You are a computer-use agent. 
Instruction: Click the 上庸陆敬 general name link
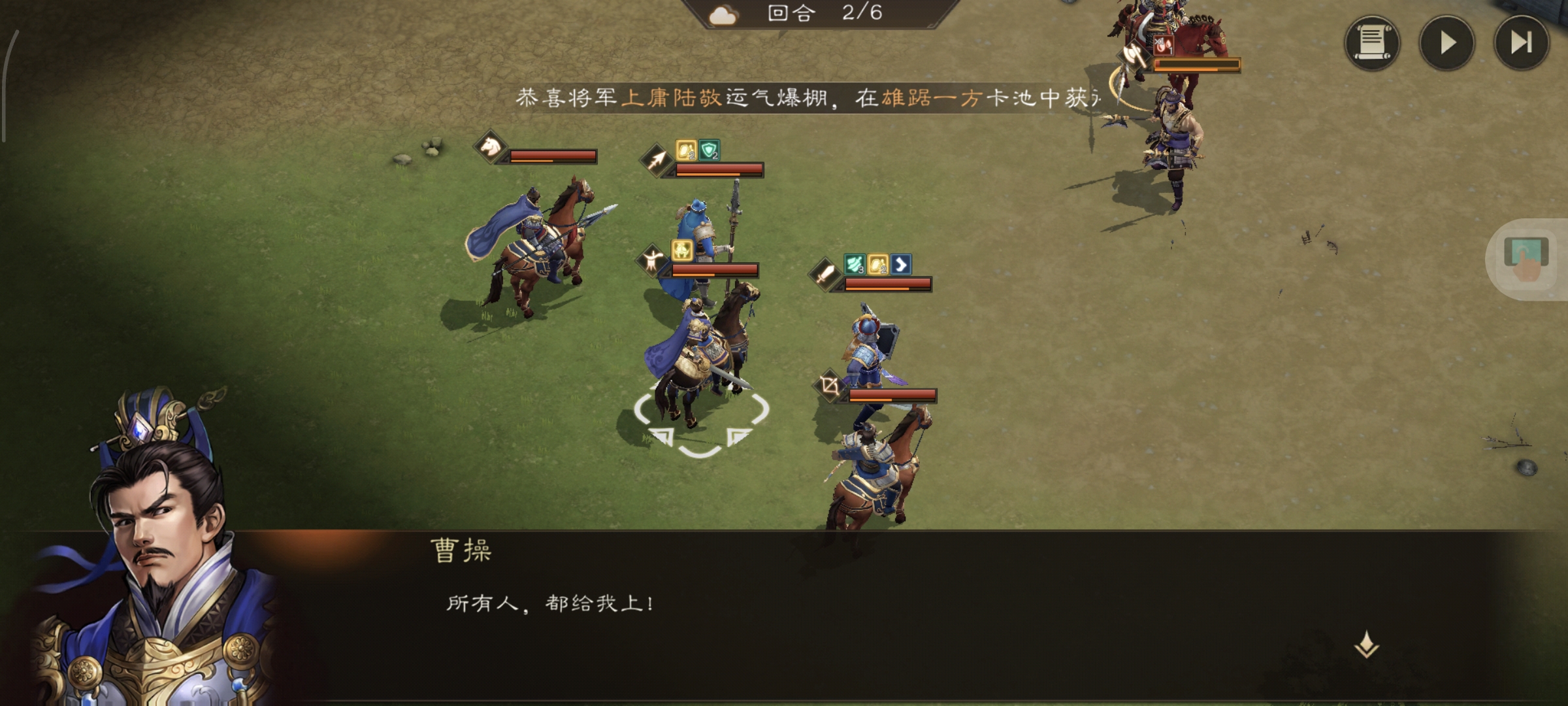(673, 96)
